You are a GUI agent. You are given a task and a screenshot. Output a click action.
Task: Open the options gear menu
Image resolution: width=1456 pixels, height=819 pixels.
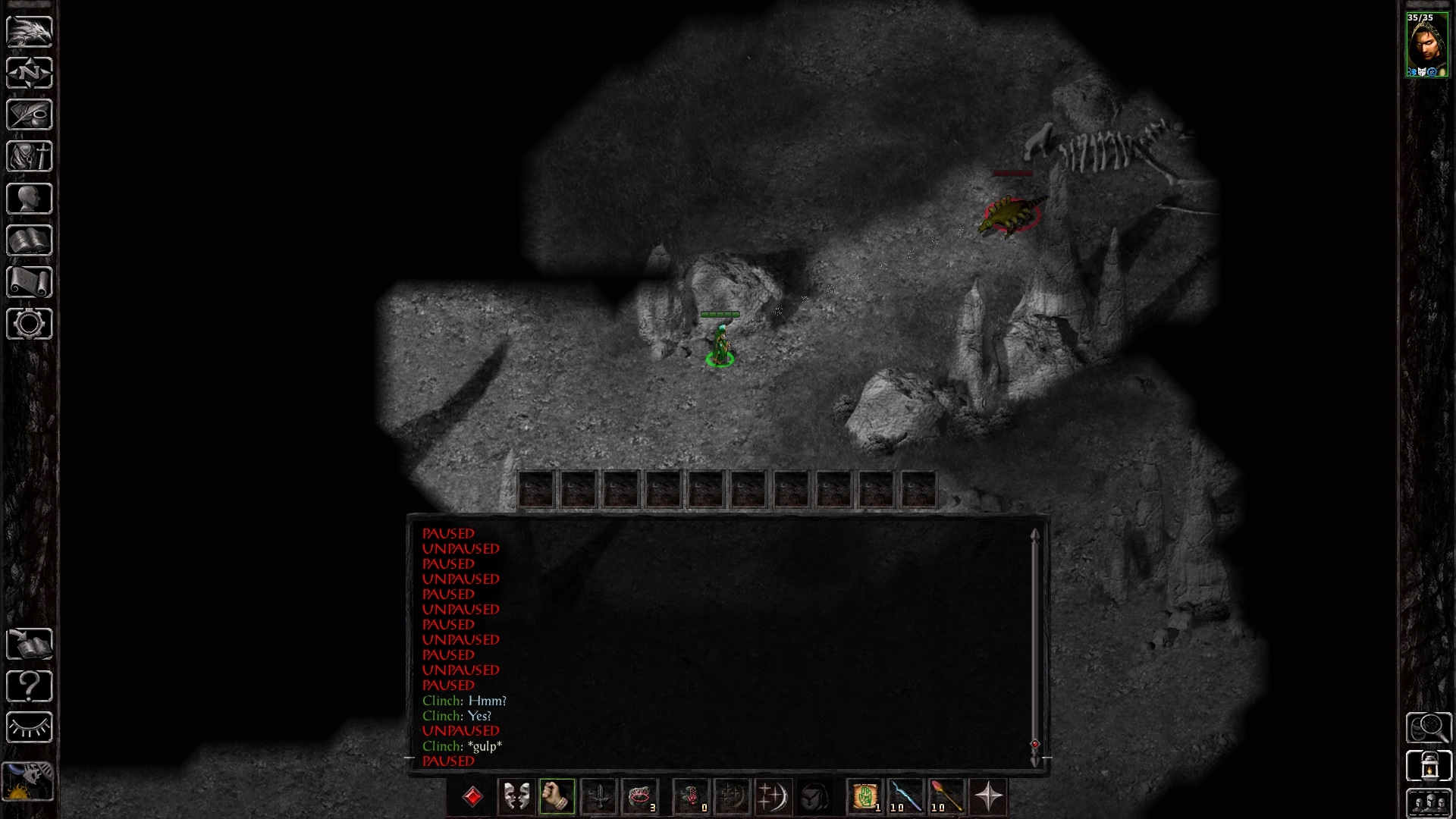(x=30, y=324)
